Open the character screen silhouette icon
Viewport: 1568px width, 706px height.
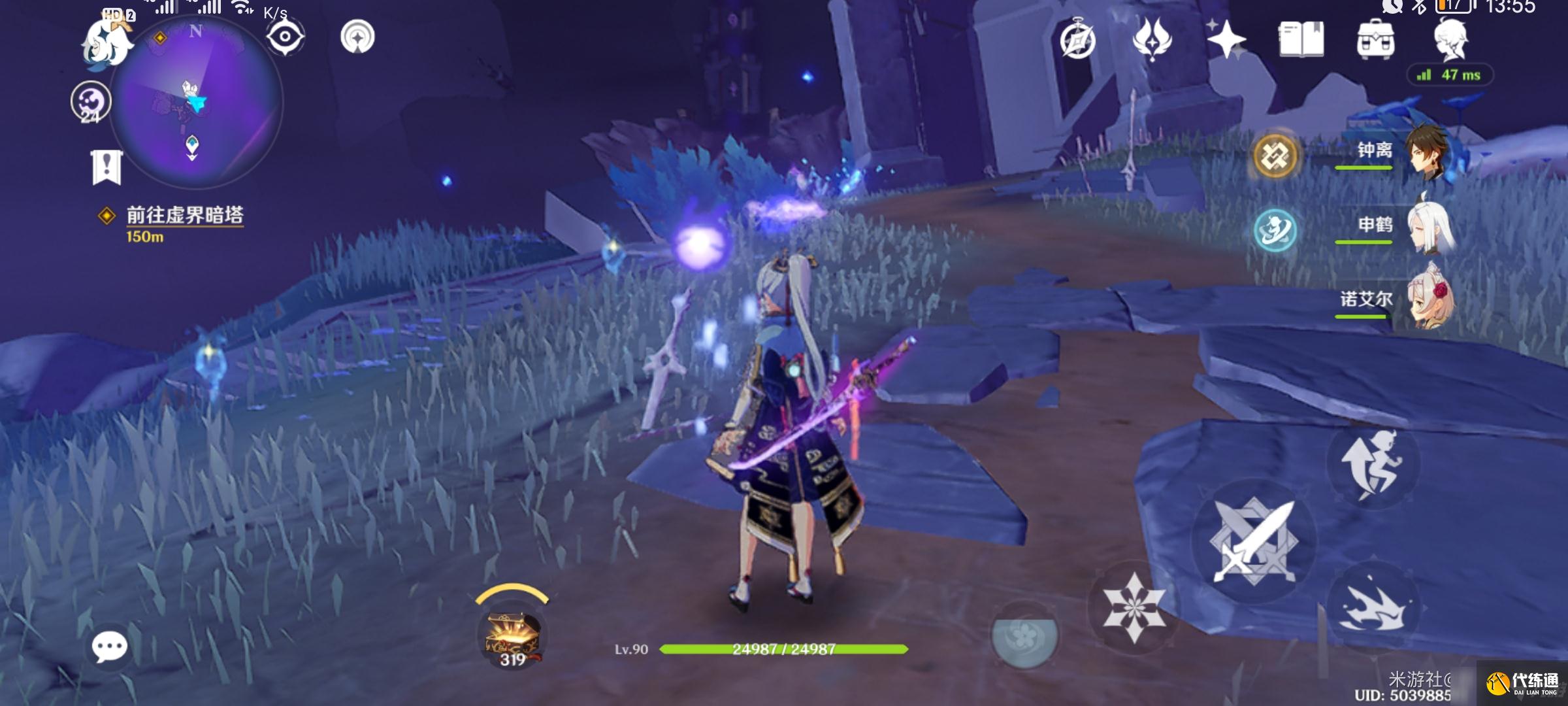[x=1451, y=39]
